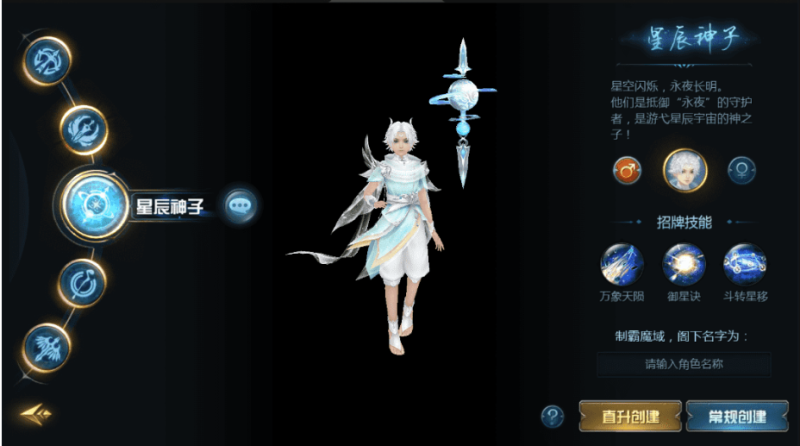View the 斗转星移 signature skill
This screenshot has width=800, height=446.
click(x=744, y=265)
